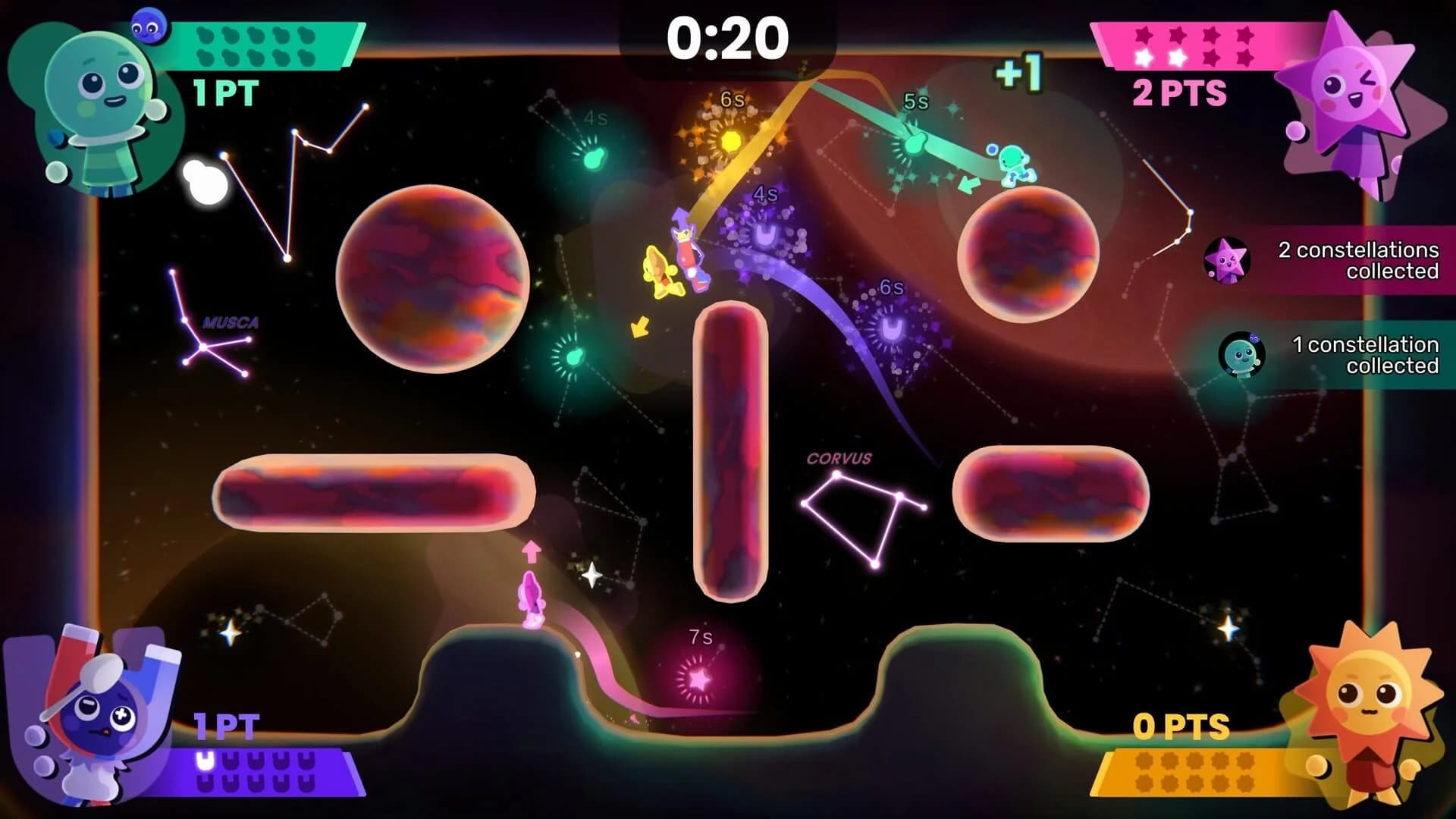Expand the 2 constellations collected banner
The width and height of the screenshot is (1456, 819).
(x=1357, y=262)
